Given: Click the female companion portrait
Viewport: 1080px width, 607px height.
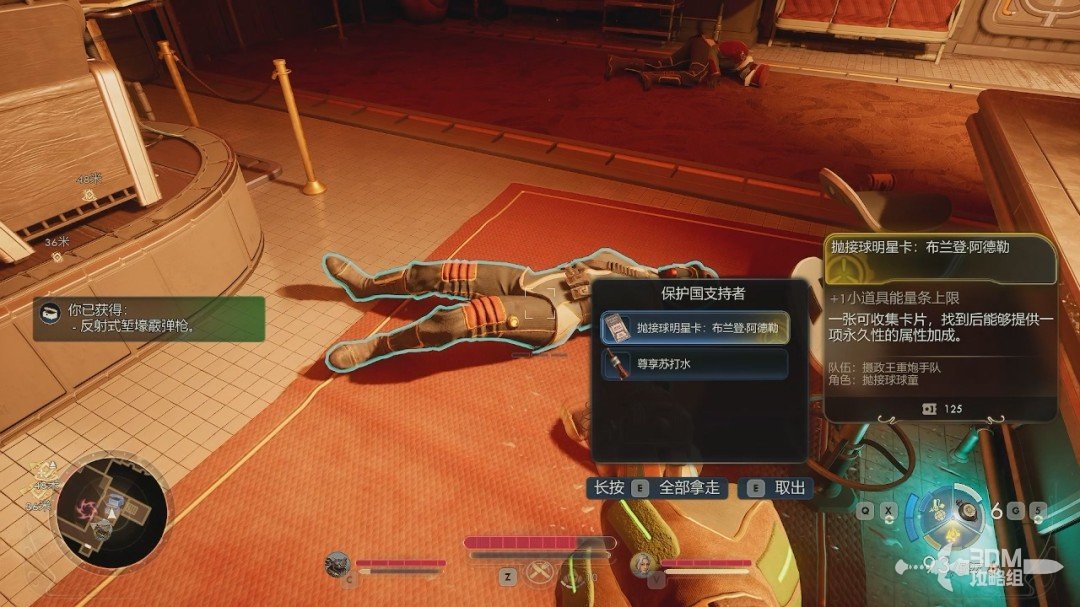Looking at the screenshot, I should (643, 565).
